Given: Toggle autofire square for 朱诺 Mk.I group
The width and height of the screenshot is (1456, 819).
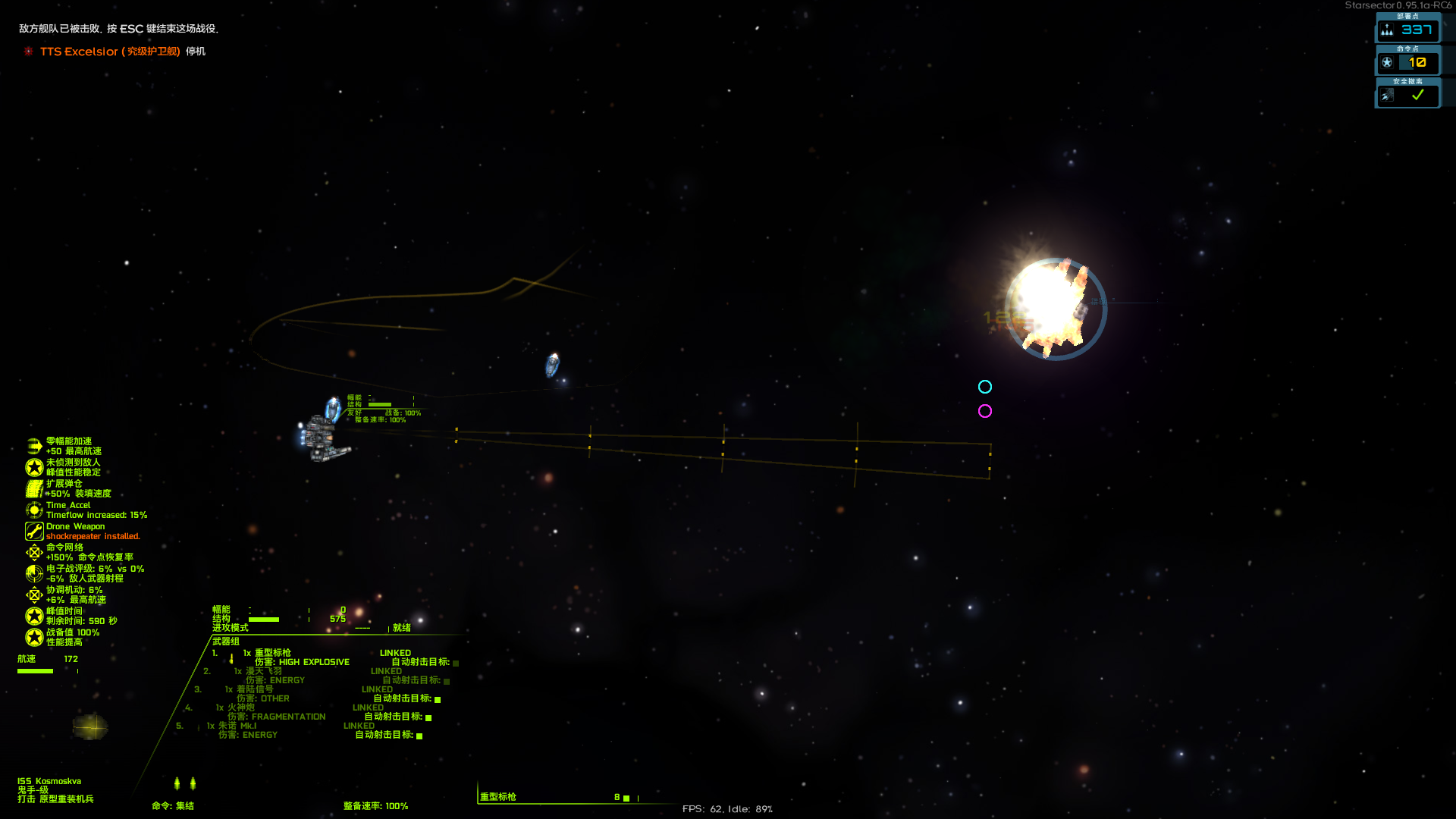Looking at the screenshot, I should pyautogui.click(x=419, y=736).
